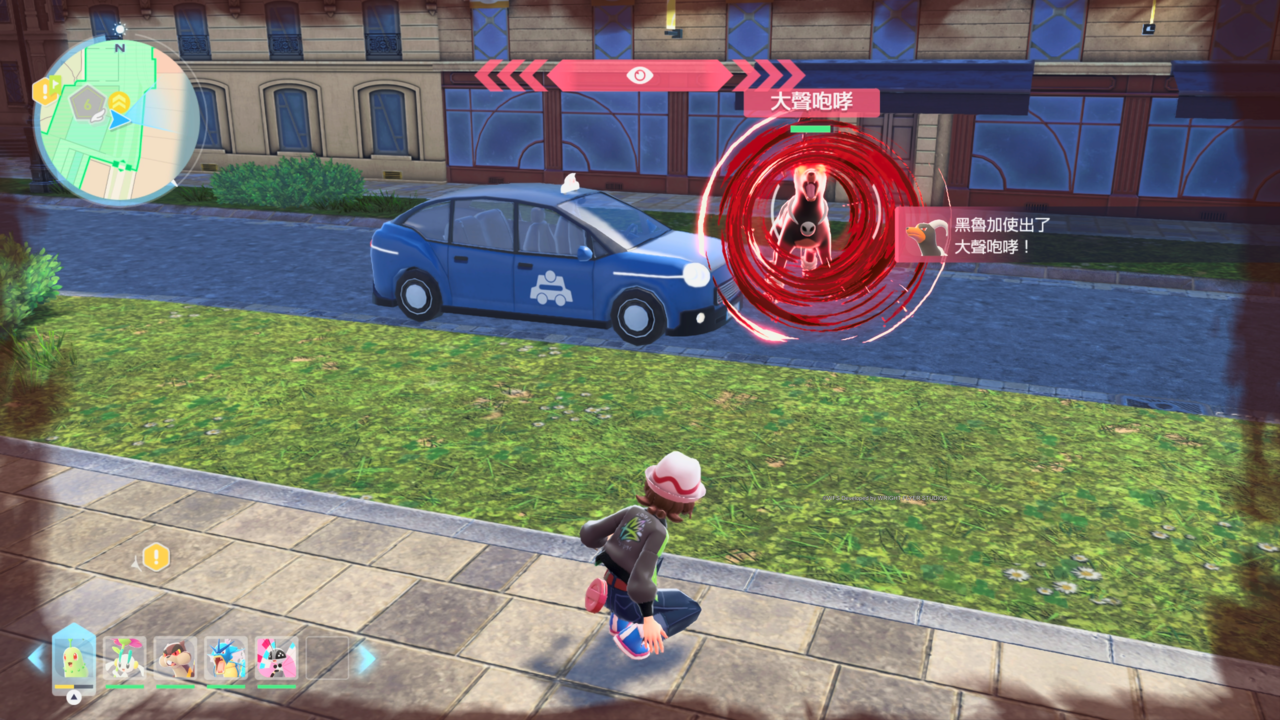
Task: Switch to the brown Watchog party slot
Action: (175, 659)
